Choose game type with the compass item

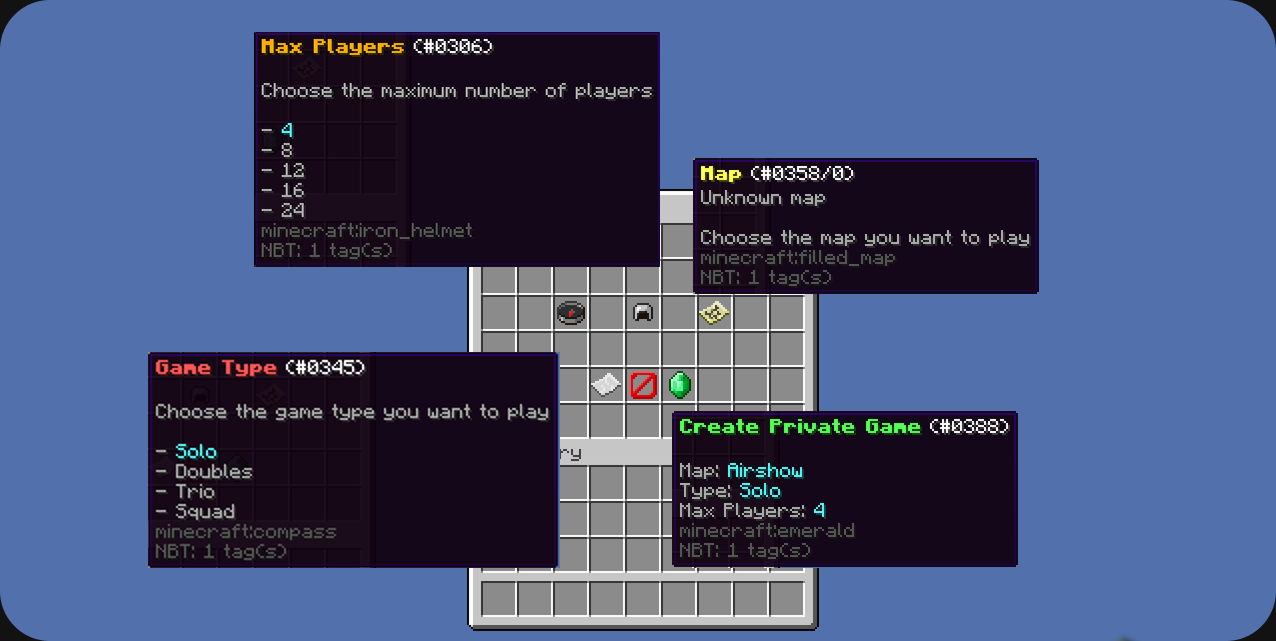point(570,313)
